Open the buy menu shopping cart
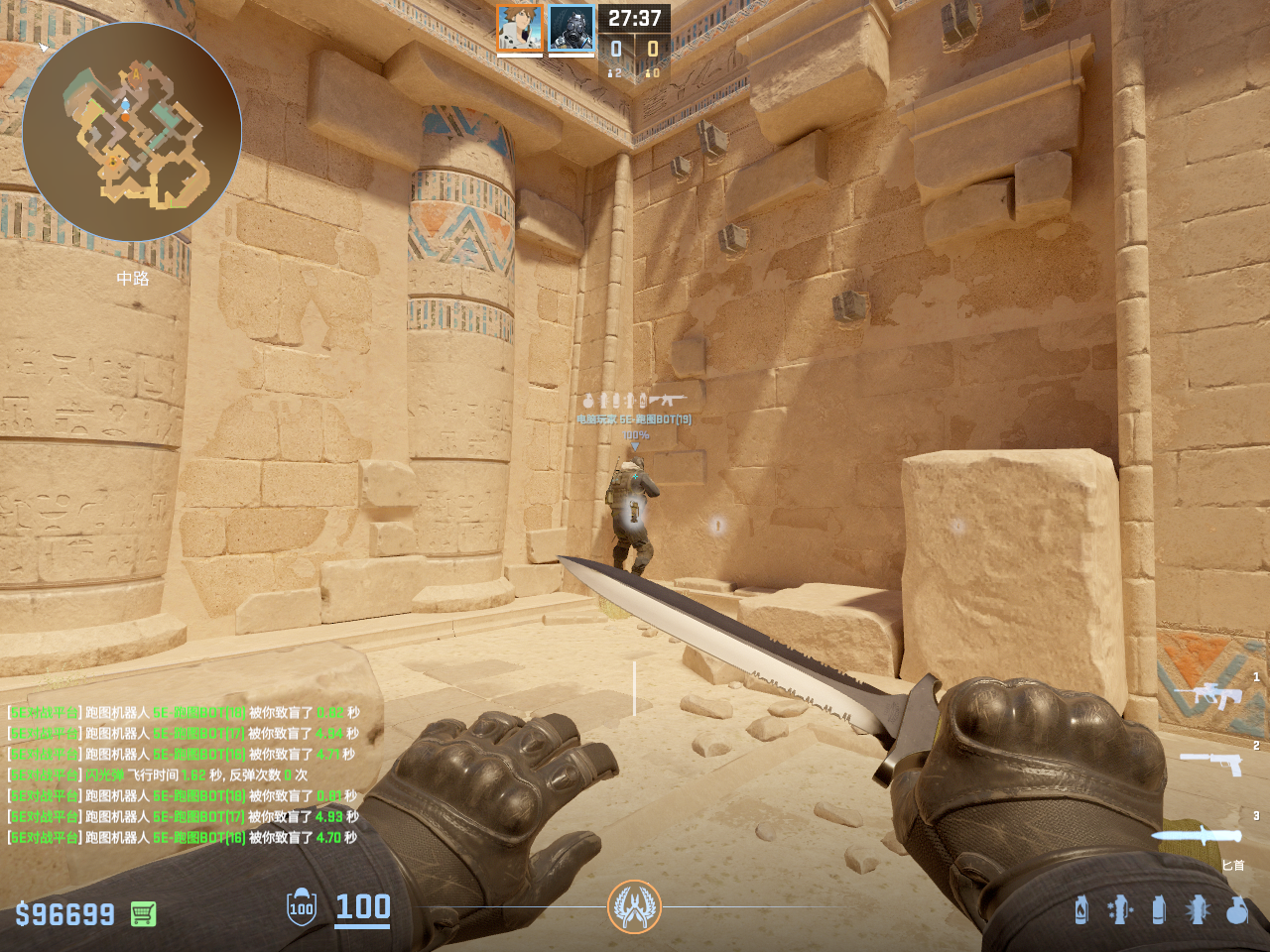 tap(144, 913)
